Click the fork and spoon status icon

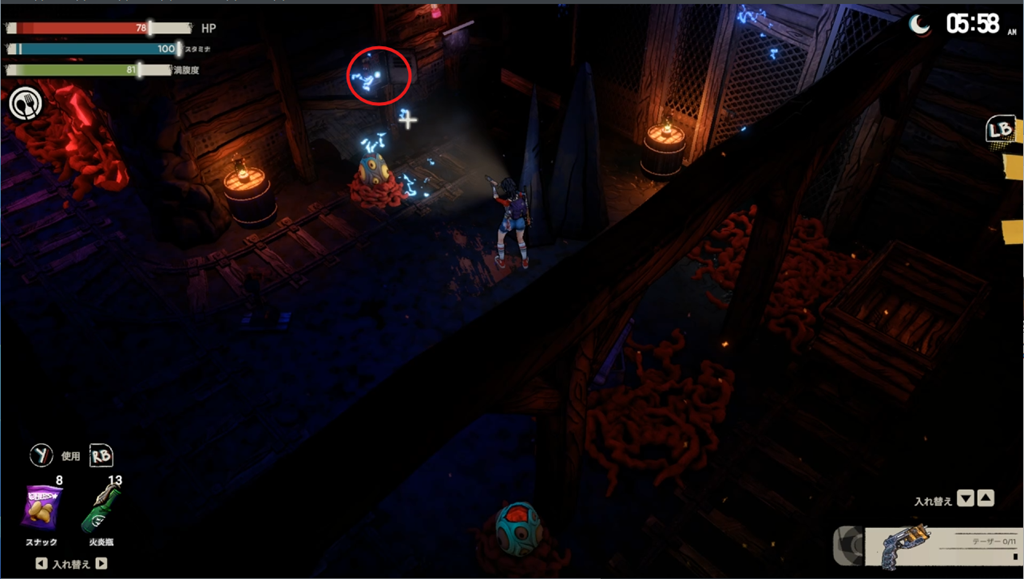[24, 103]
